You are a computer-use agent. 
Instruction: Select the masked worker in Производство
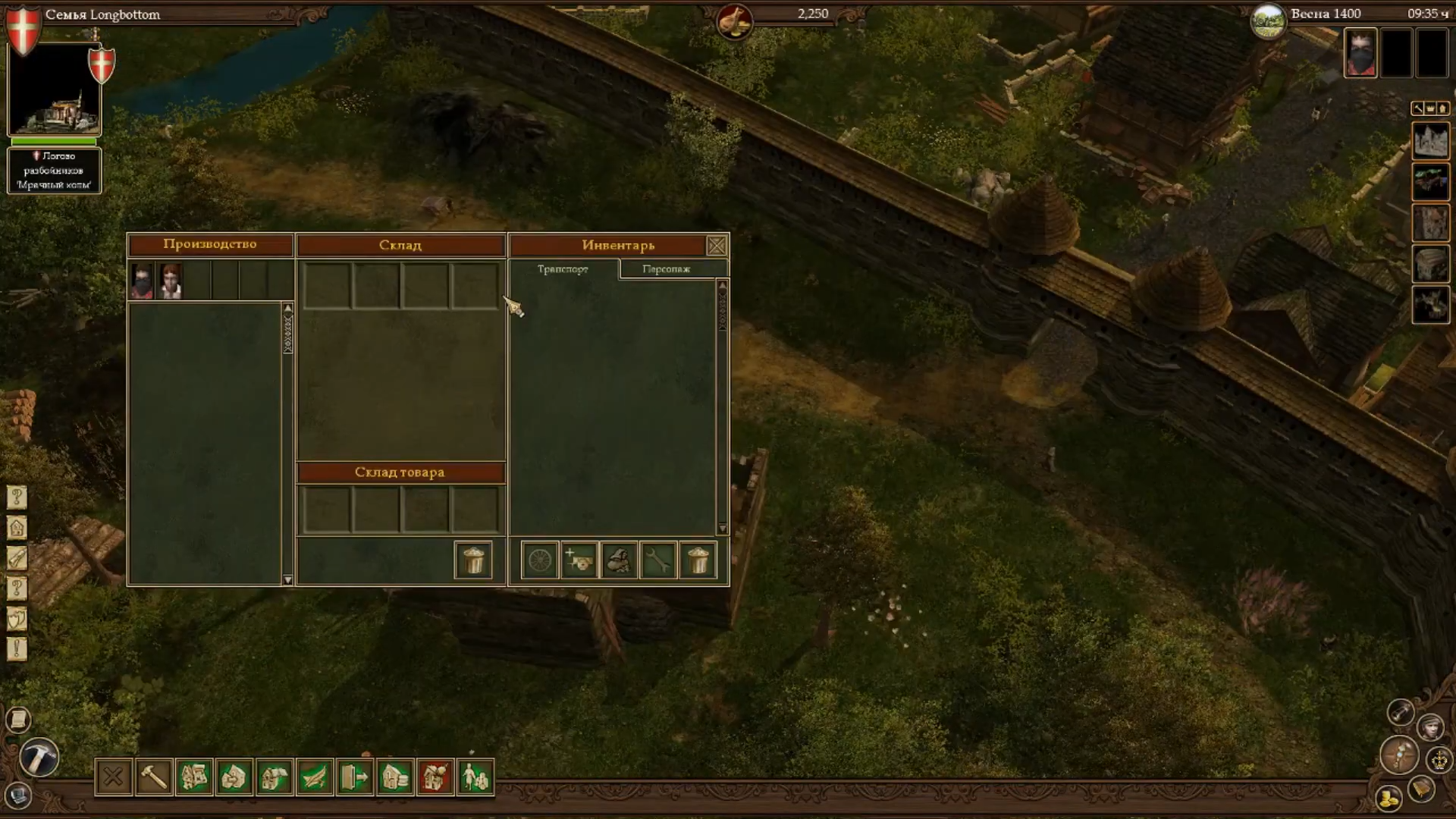coord(143,281)
